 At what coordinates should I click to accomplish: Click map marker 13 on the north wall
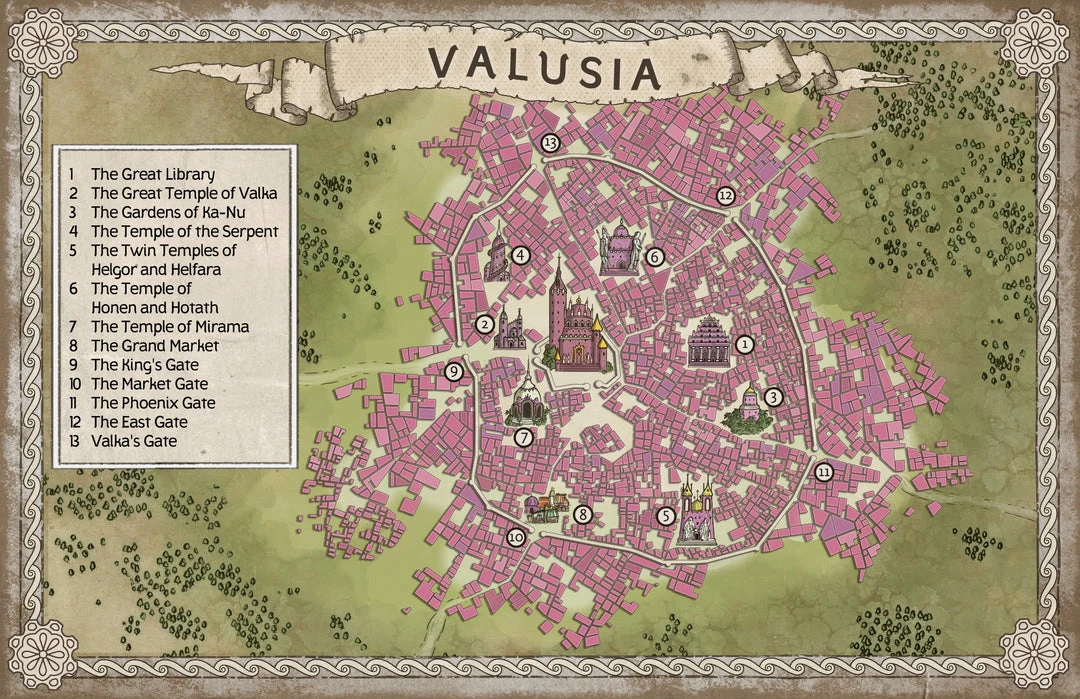pyautogui.click(x=550, y=143)
